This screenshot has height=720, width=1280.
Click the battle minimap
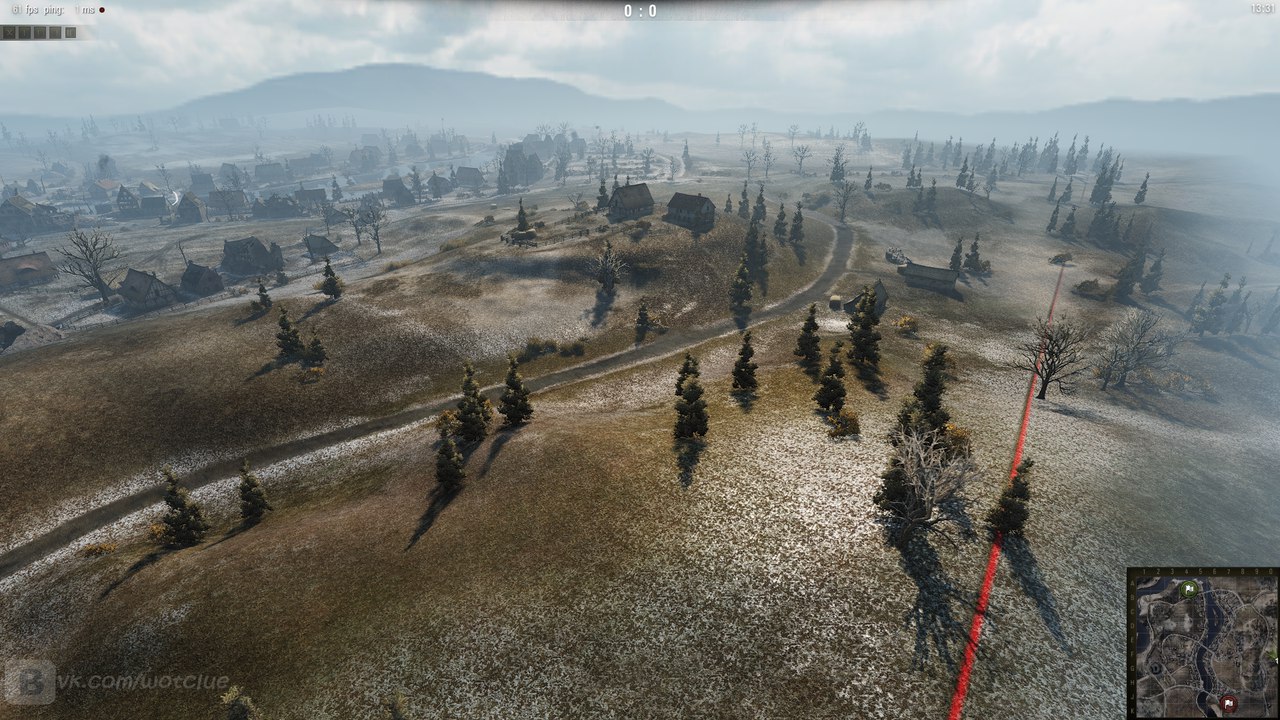pyautogui.click(x=1204, y=644)
